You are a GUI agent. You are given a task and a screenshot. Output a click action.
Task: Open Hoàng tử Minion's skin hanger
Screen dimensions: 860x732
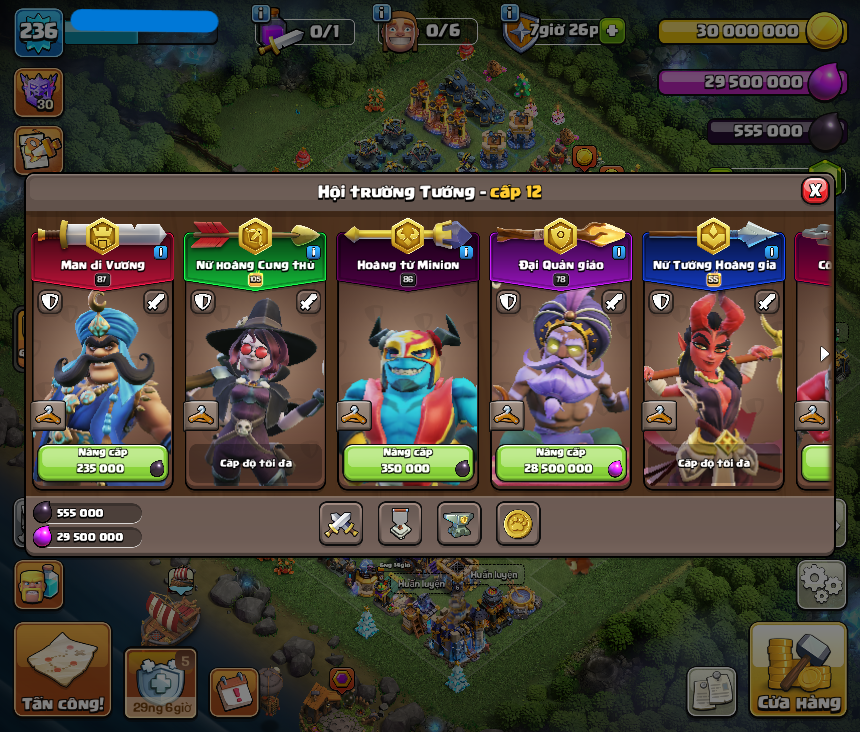click(x=353, y=415)
